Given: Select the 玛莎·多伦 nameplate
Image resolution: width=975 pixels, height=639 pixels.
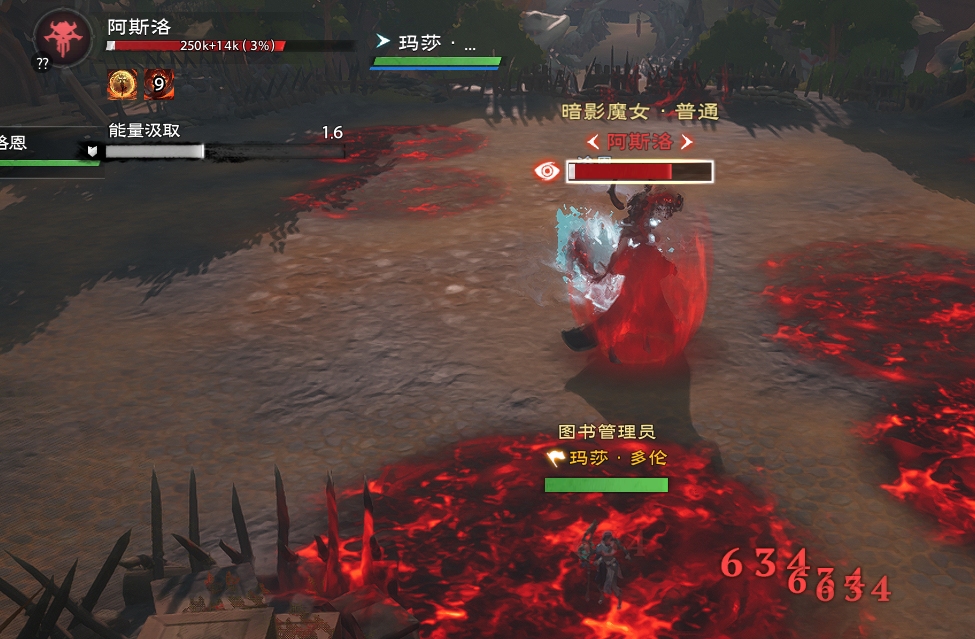Looking at the screenshot, I should click(x=607, y=459).
